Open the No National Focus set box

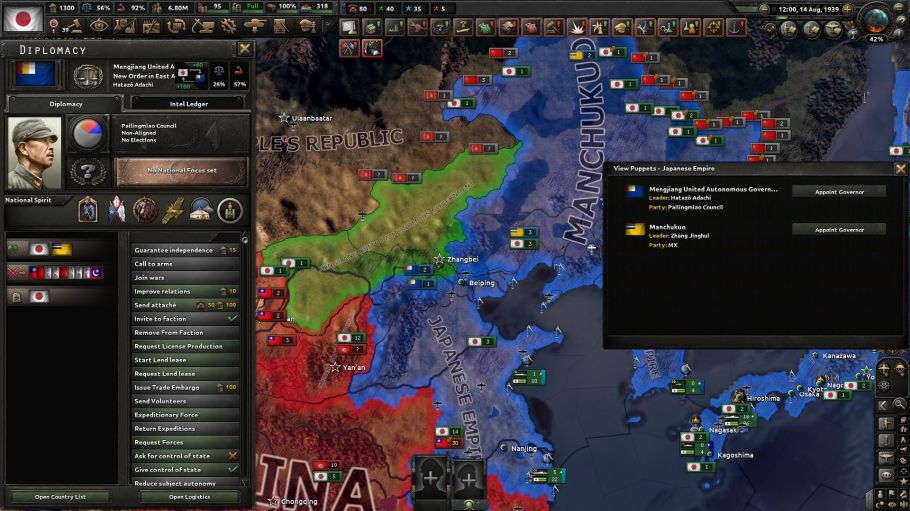tap(181, 171)
